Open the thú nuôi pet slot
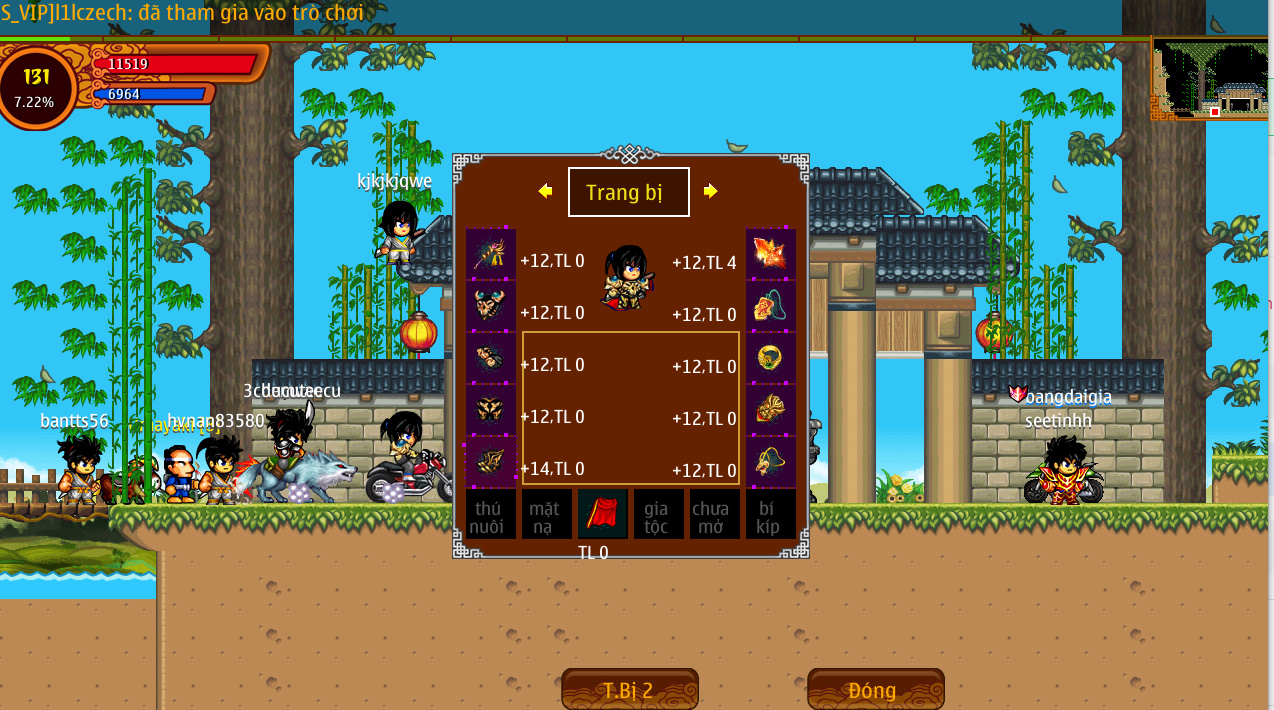 490,515
